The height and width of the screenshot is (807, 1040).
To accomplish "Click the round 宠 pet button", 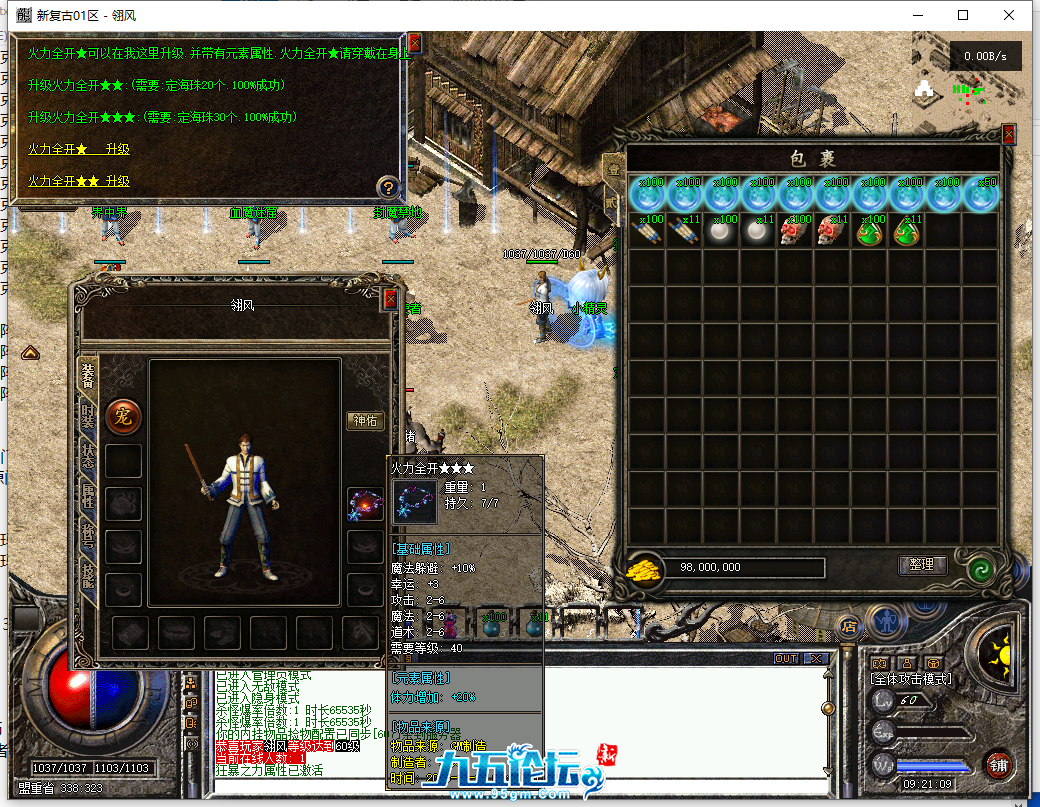I will pyautogui.click(x=124, y=415).
